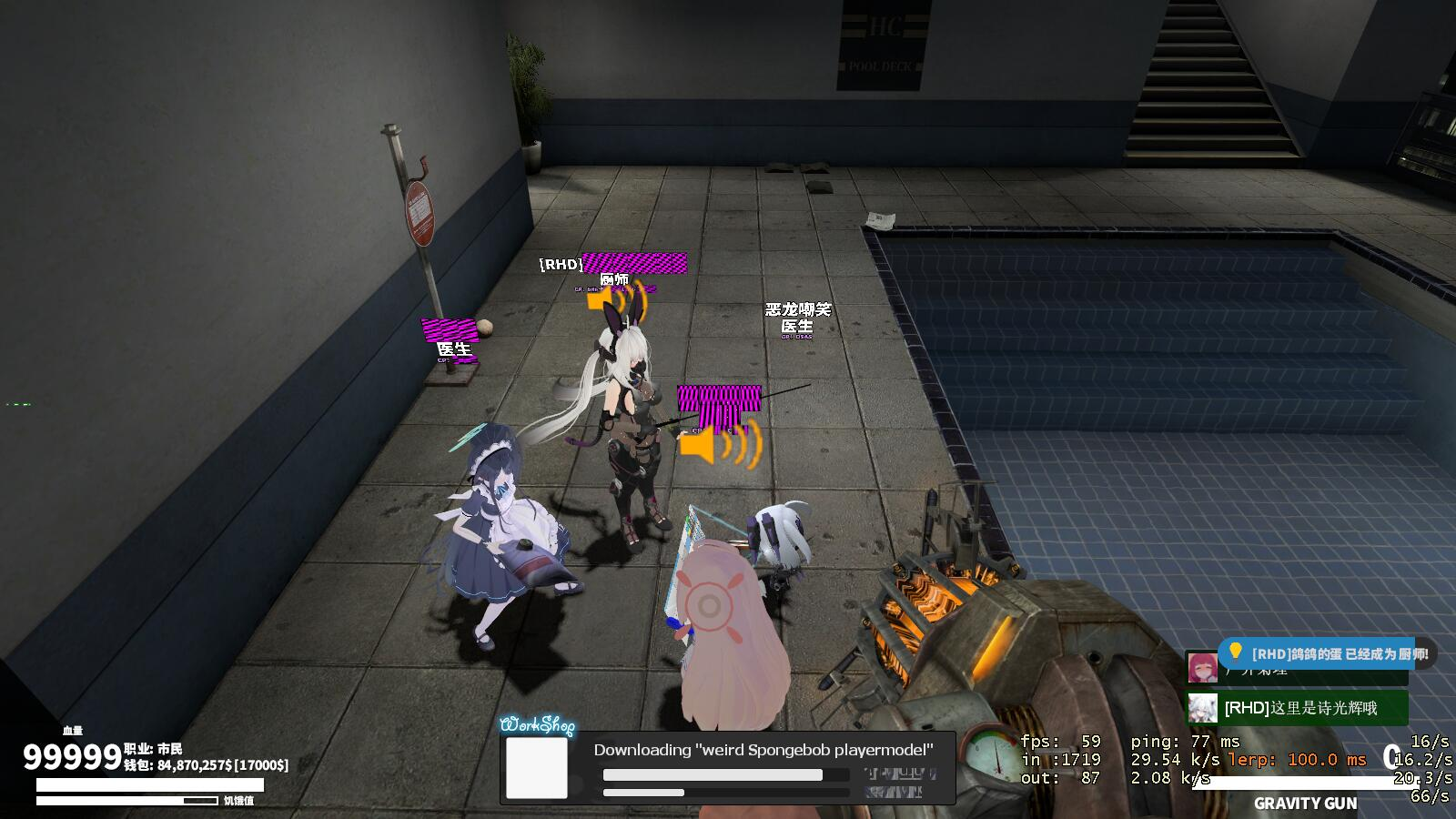Click the pink-haired avatar in the chat
Screen dimensions: 1456x819
coord(1202,669)
